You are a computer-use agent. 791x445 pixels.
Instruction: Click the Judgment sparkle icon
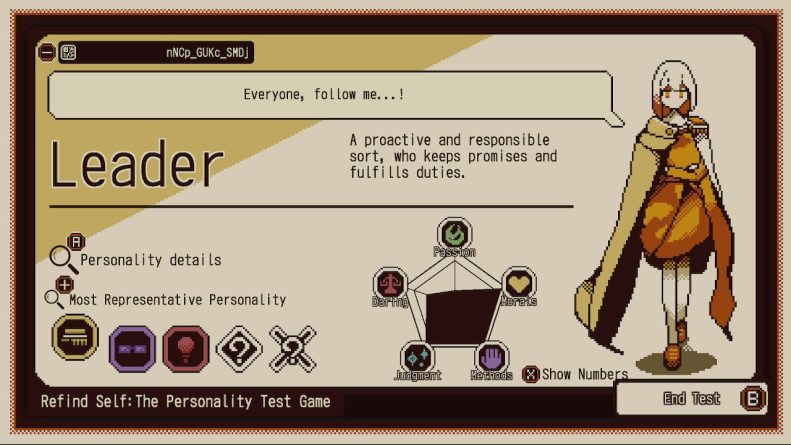(417, 358)
